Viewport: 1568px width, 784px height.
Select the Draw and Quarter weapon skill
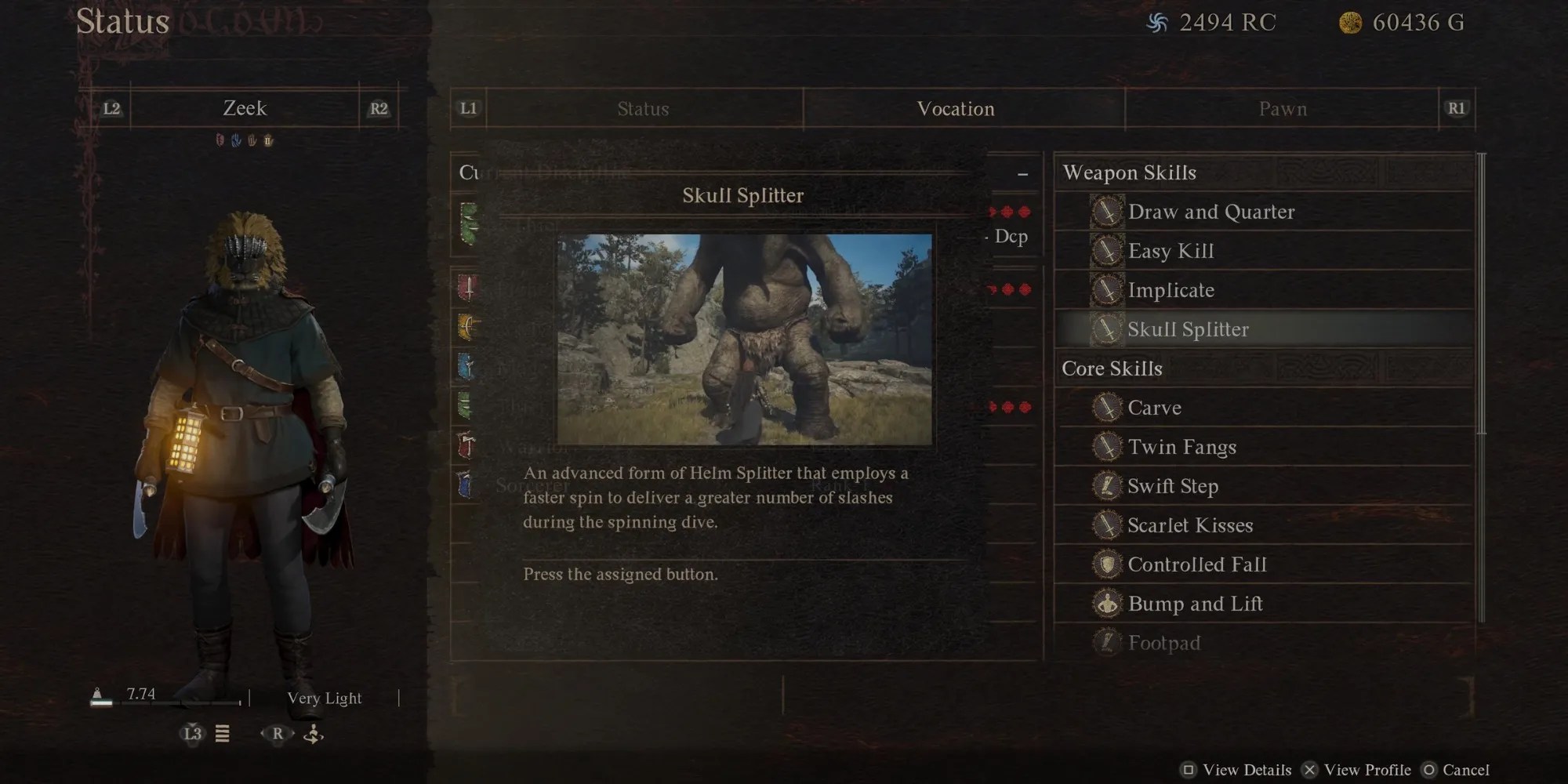(x=1210, y=212)
